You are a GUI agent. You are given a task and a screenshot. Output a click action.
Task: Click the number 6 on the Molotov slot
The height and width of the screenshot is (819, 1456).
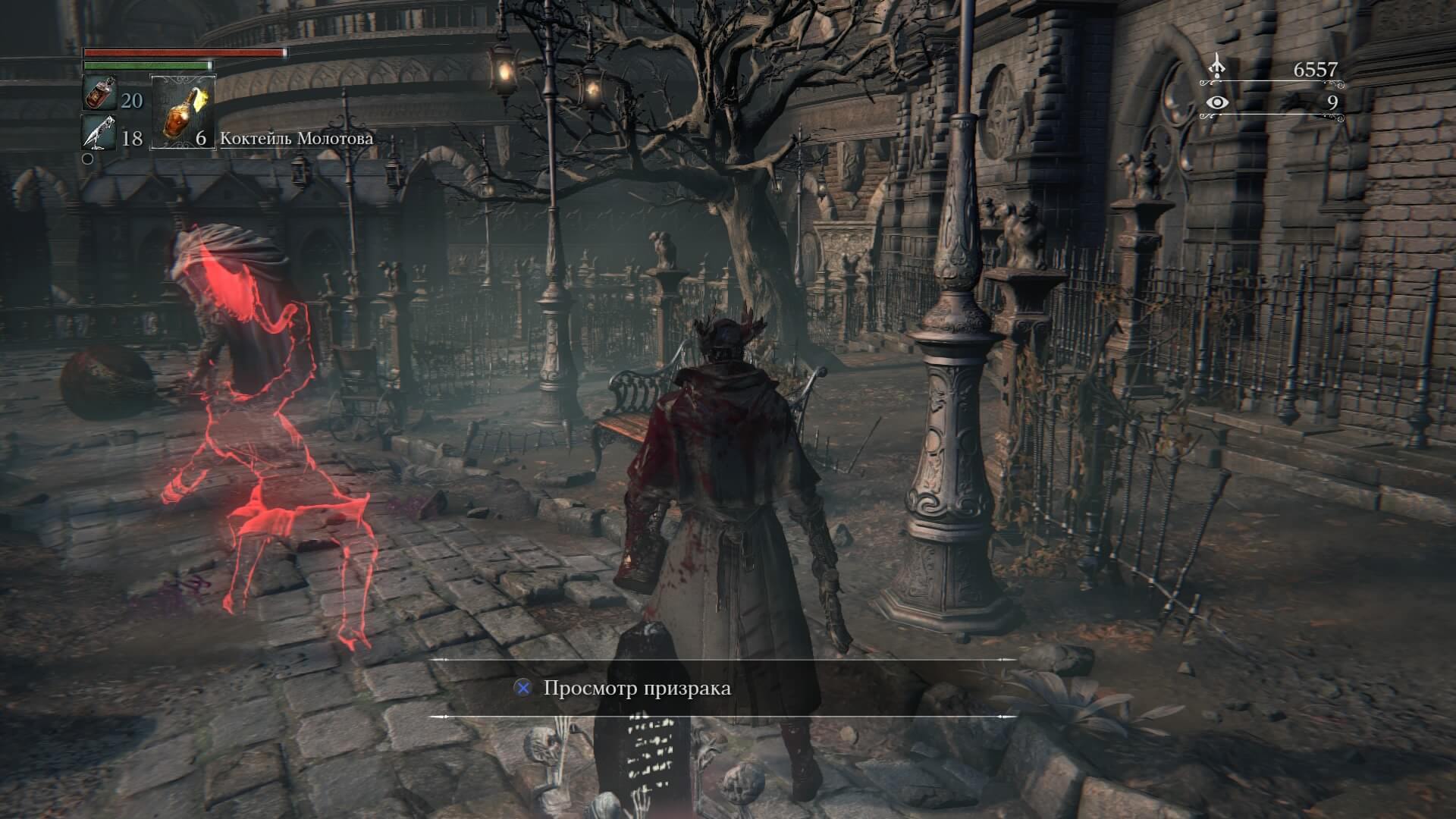[199, 140]
